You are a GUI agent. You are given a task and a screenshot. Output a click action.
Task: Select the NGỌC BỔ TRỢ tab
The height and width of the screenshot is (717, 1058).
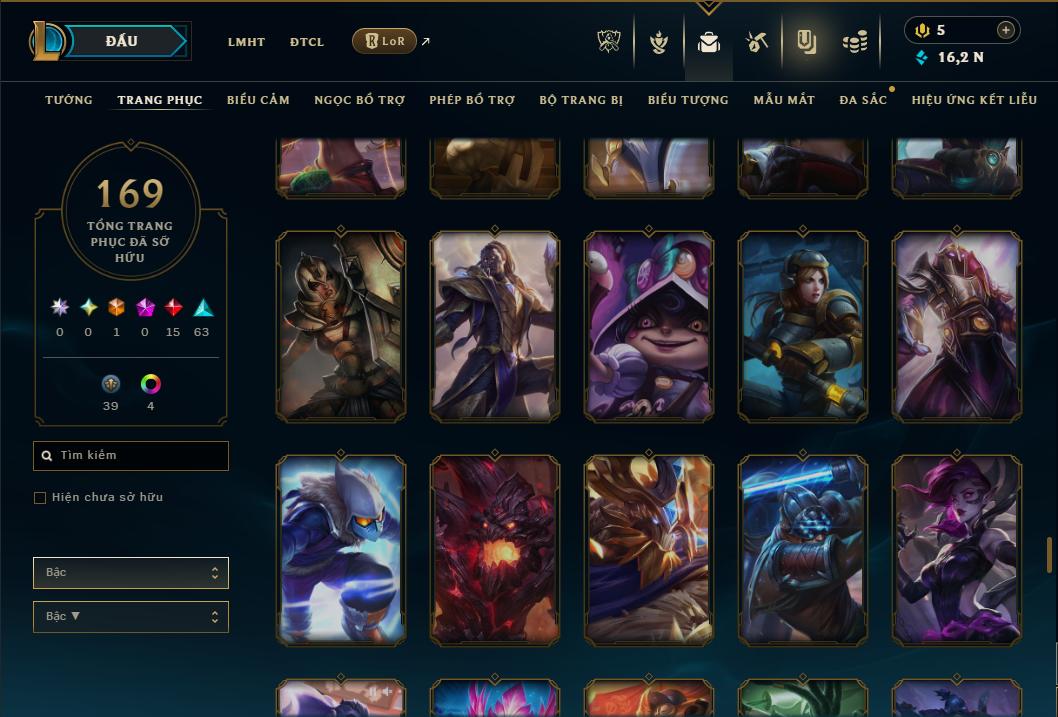pos(359,100)
